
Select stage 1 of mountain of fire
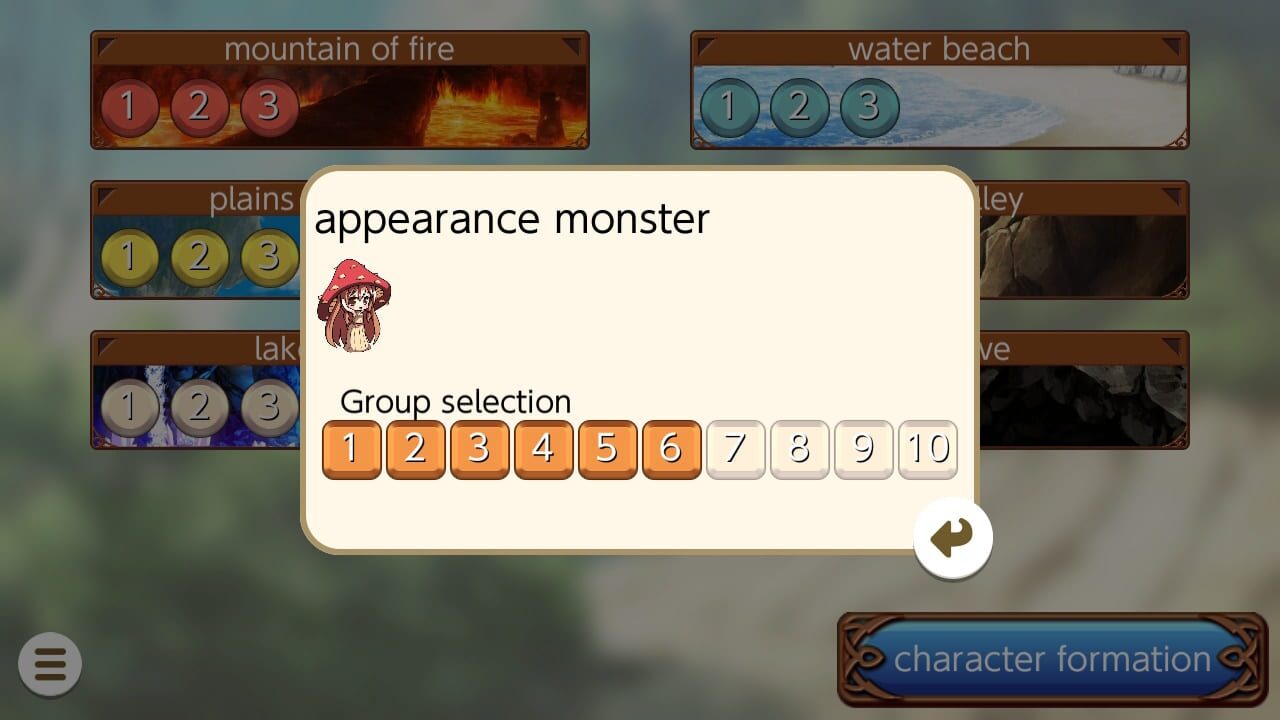(x=128, y=106)
